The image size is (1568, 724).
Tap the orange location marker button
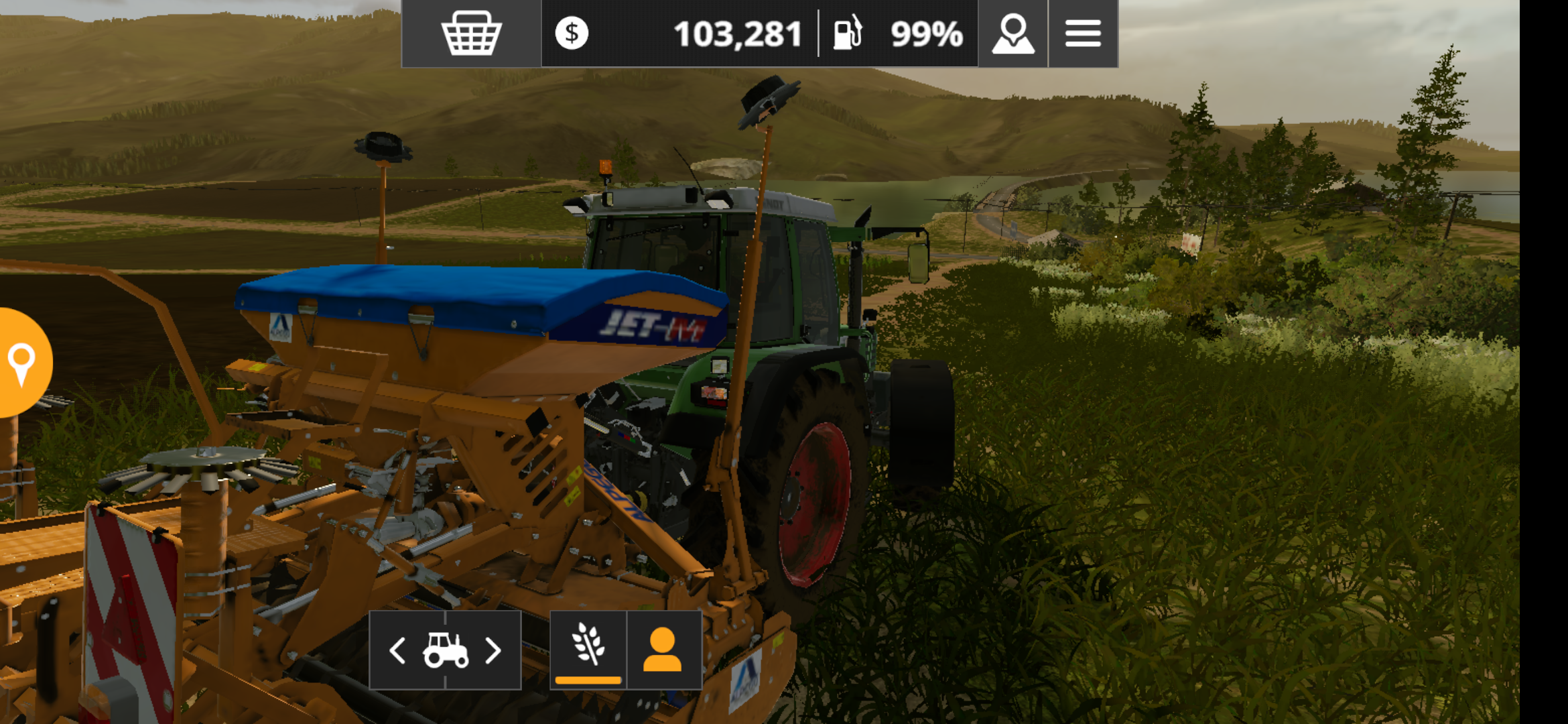[x=22, y=363]
